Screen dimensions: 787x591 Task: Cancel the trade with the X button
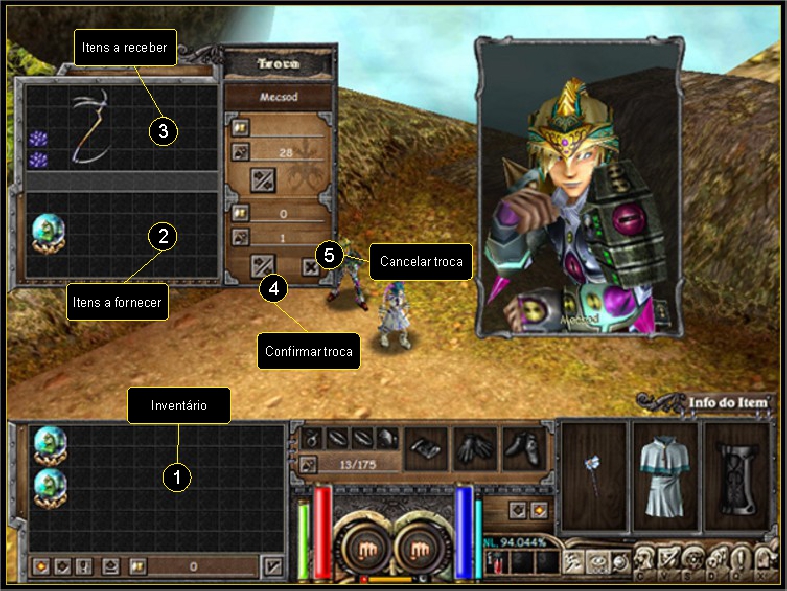click(310, 266)
